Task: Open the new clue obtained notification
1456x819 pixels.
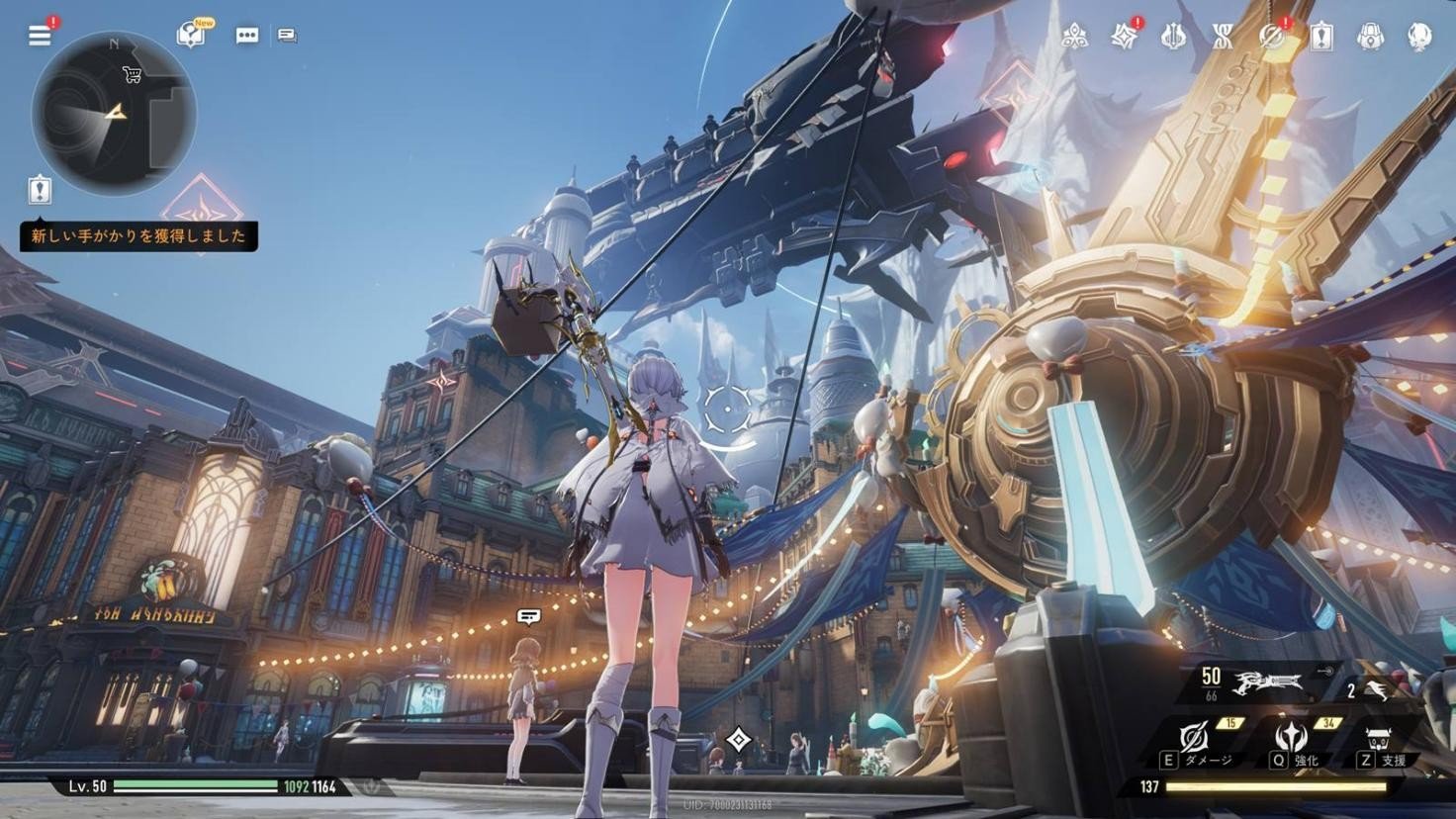Action: (138, 236)
